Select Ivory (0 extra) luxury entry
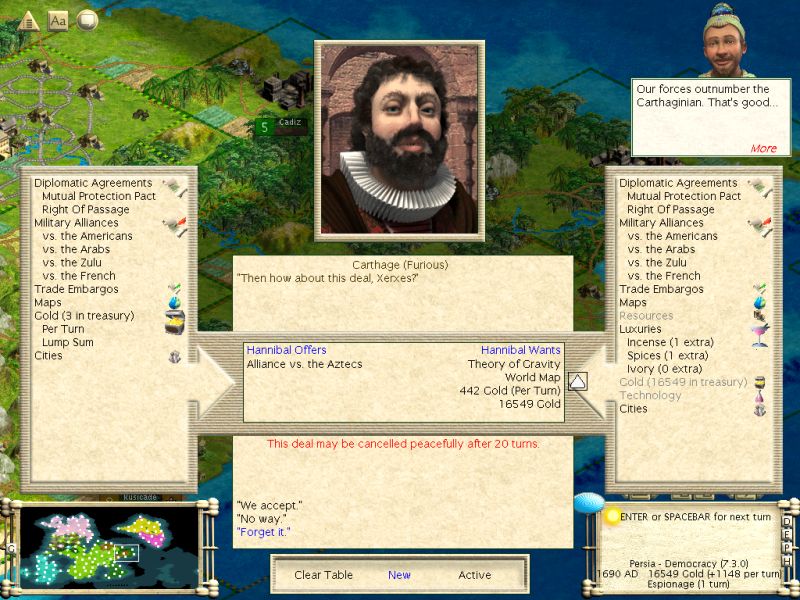This screenshot has width=800, height=600. pos(660,368)
